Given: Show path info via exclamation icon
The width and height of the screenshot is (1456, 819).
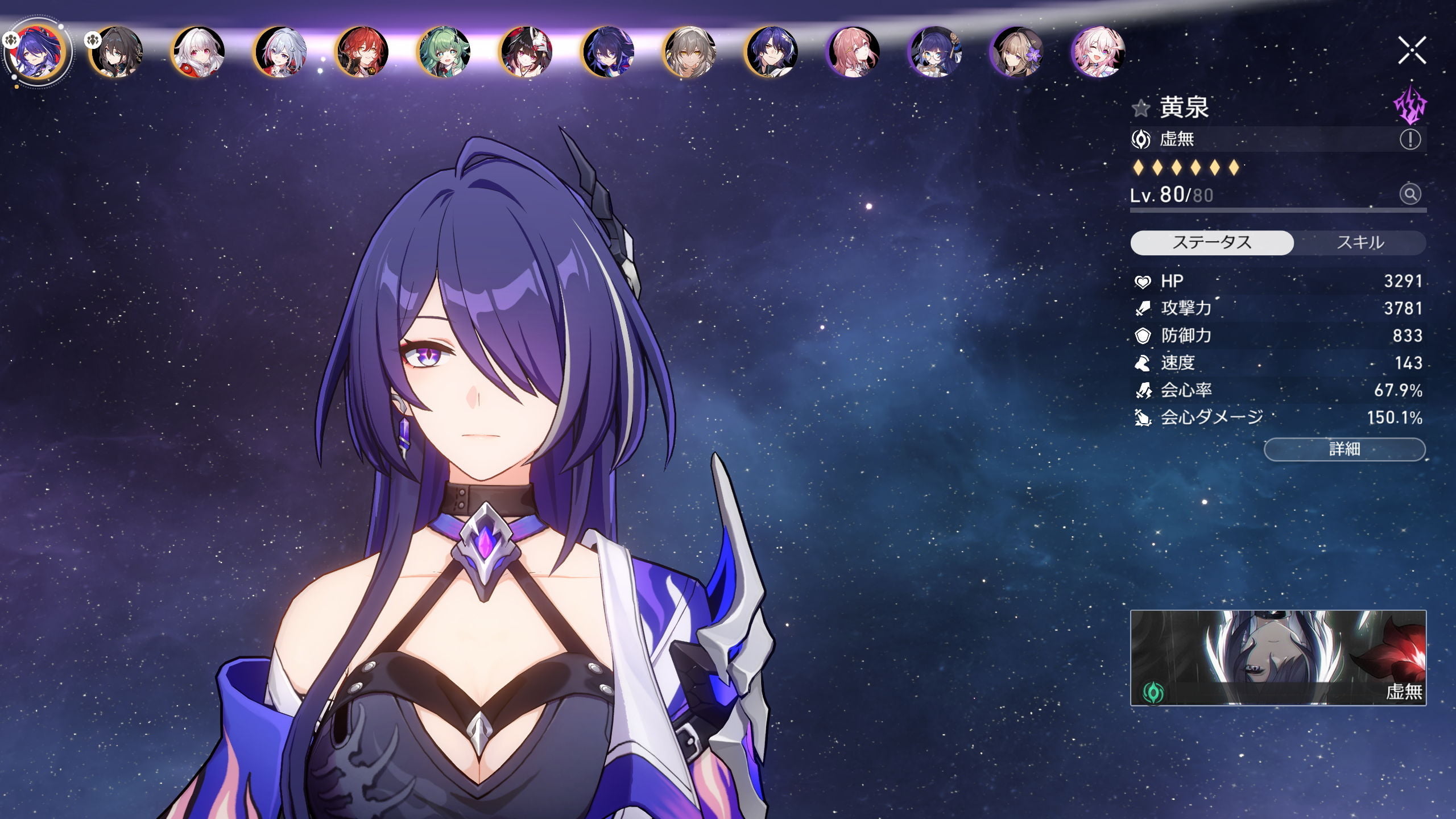Looking at the screenshot, I should [1410, 139].
